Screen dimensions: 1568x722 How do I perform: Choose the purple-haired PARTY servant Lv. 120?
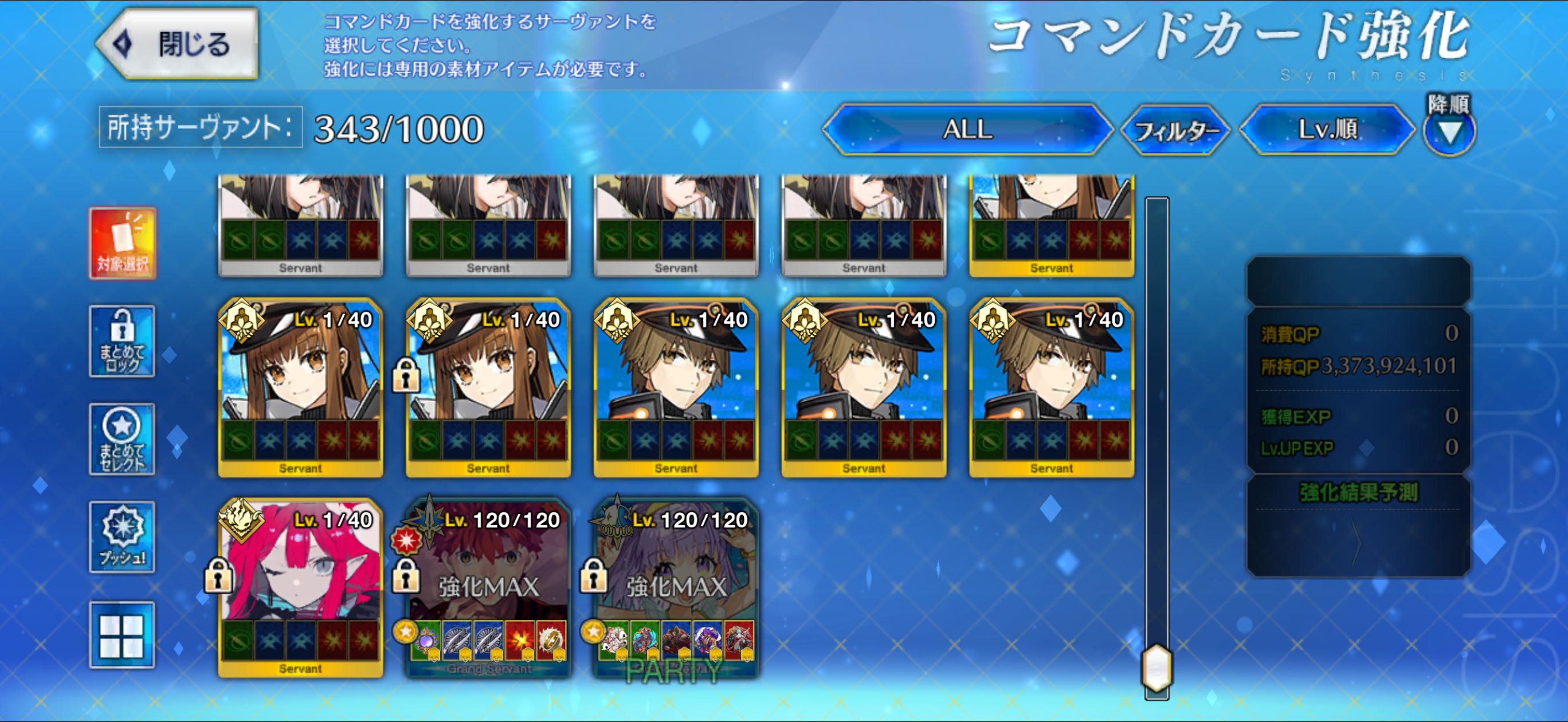[676, 587]
